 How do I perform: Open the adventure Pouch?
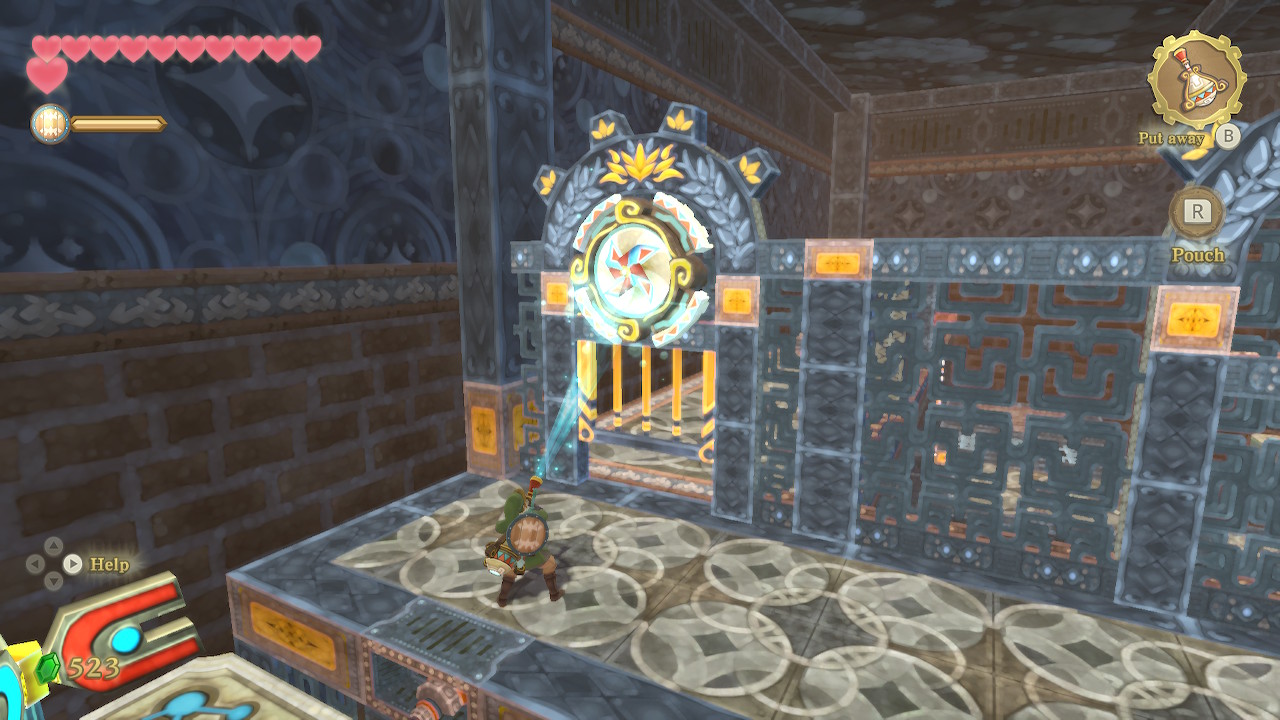(1197, 212)
